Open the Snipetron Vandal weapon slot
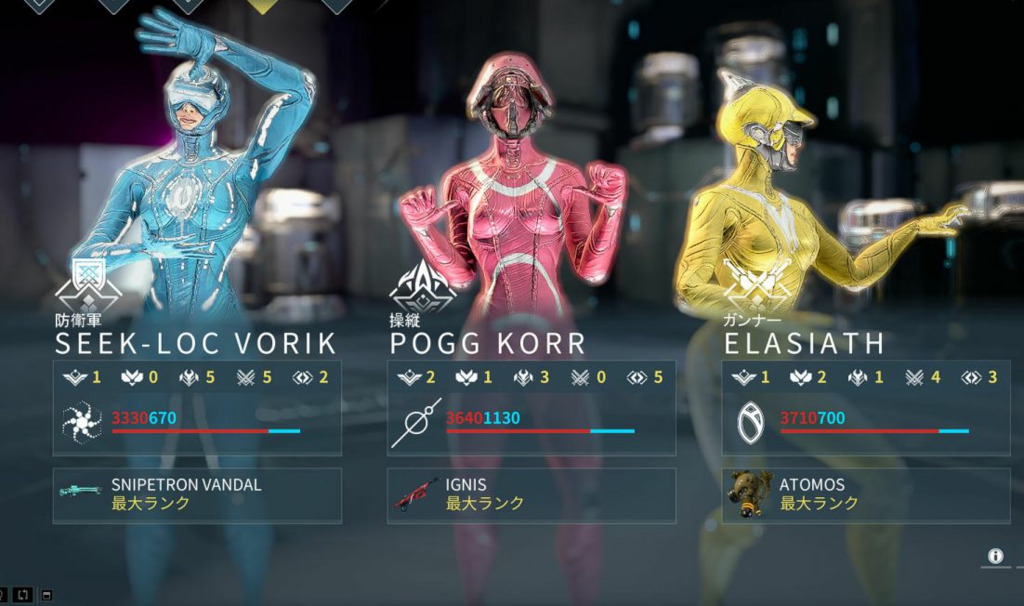 (x=197, y=495)
